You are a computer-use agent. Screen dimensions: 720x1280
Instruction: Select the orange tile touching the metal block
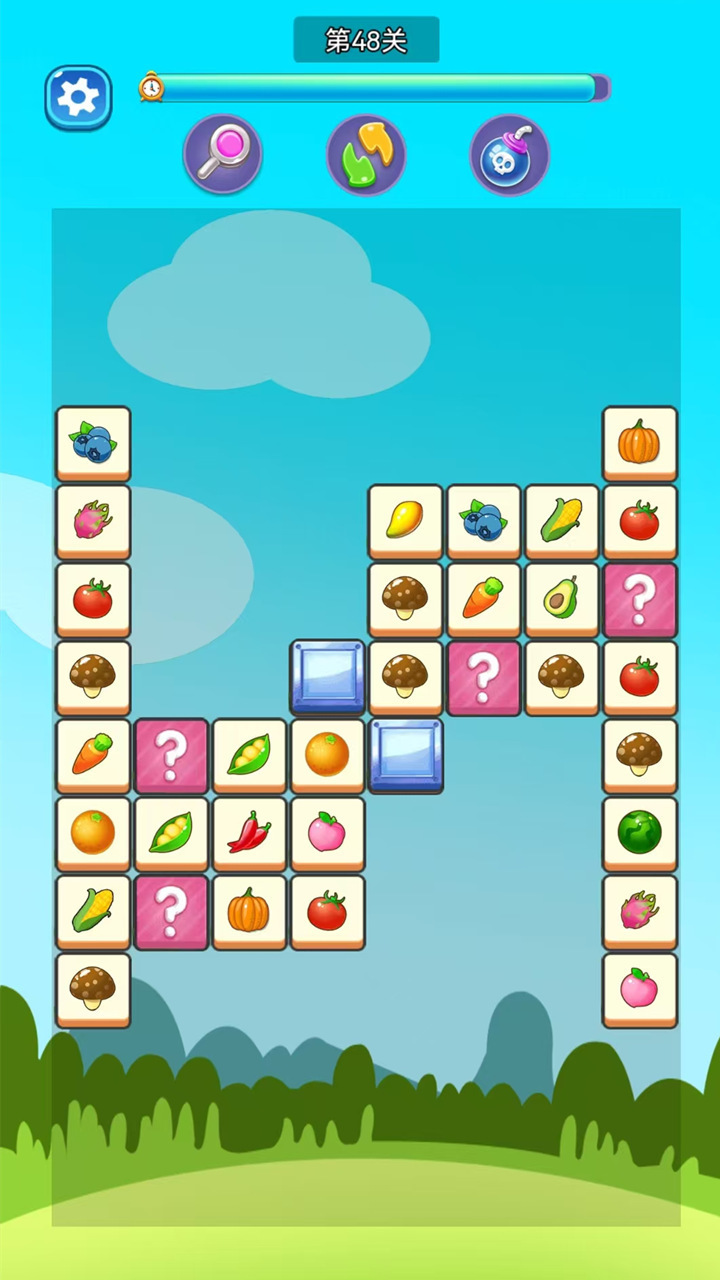[327, 755]
